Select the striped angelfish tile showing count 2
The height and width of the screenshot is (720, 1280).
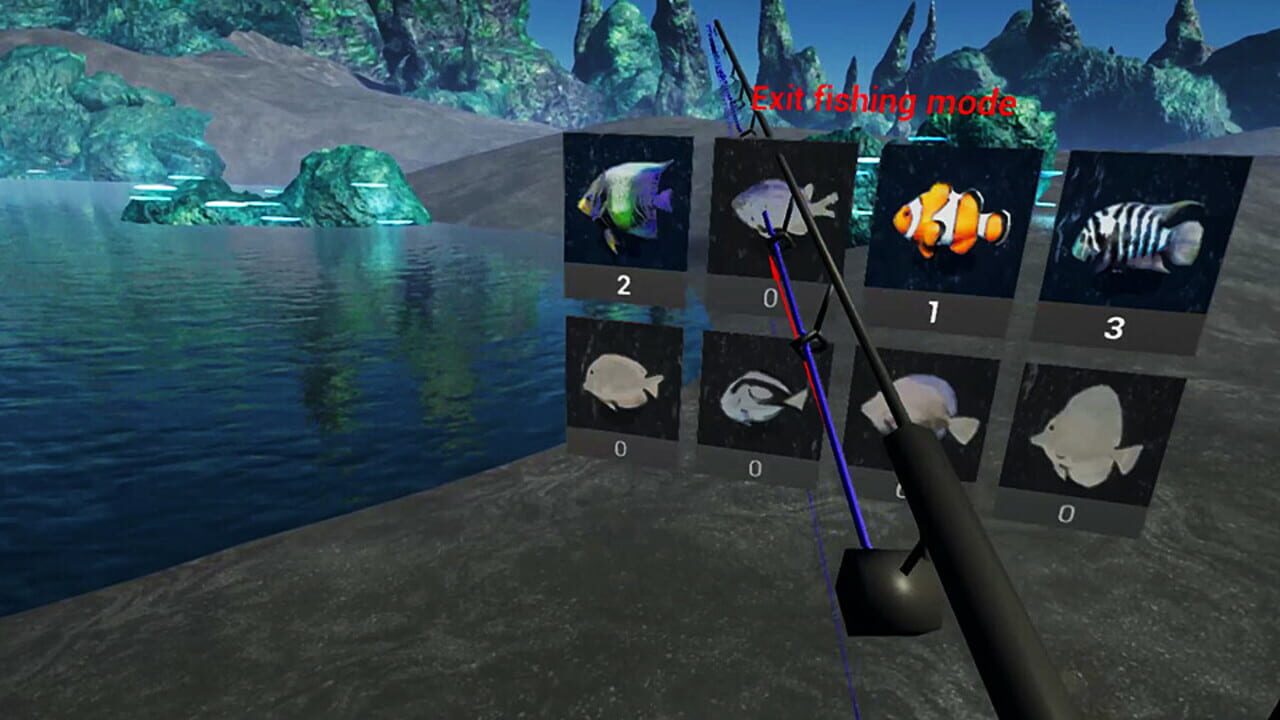[625, 205]
